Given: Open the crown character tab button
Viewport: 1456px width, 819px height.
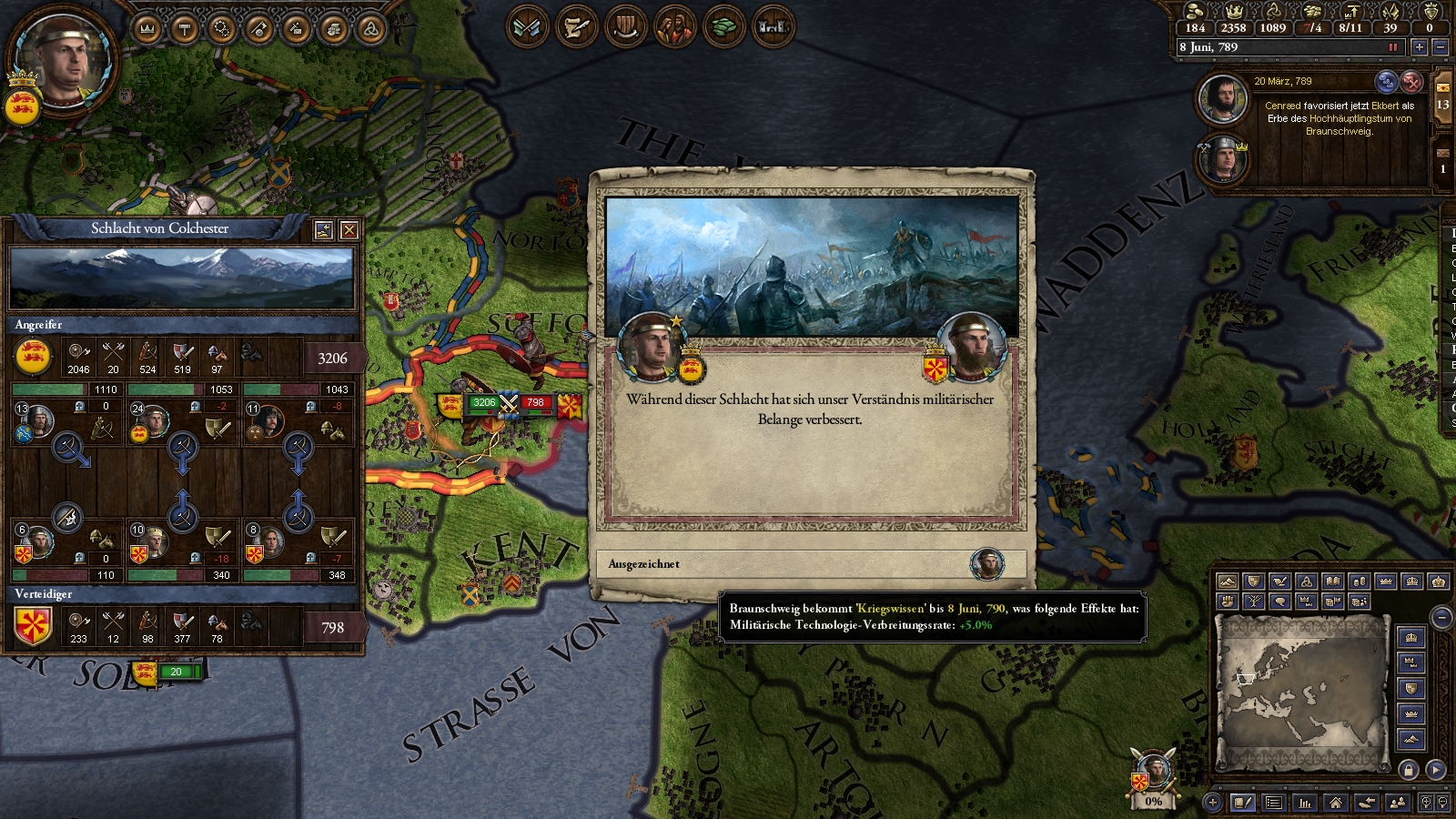Looking at the screenshot, I should click(147, 29).
